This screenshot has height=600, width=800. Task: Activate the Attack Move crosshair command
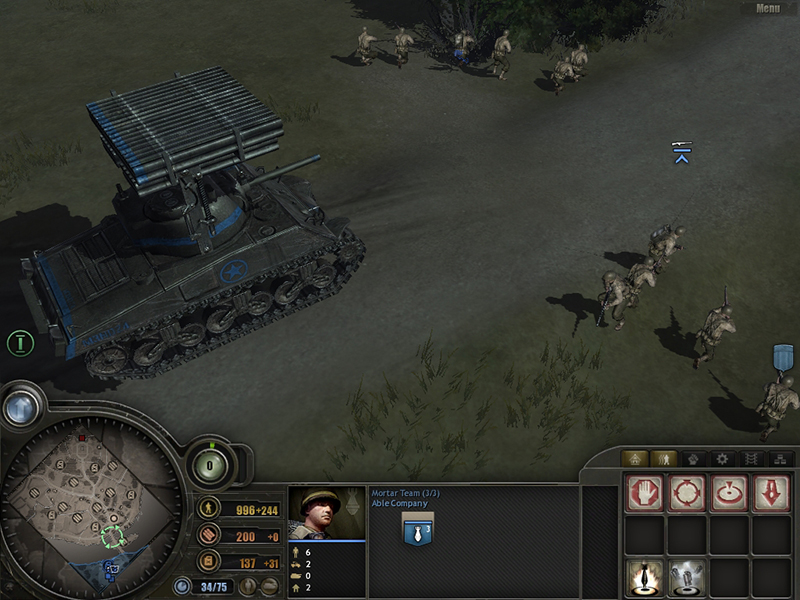point(686,494)
